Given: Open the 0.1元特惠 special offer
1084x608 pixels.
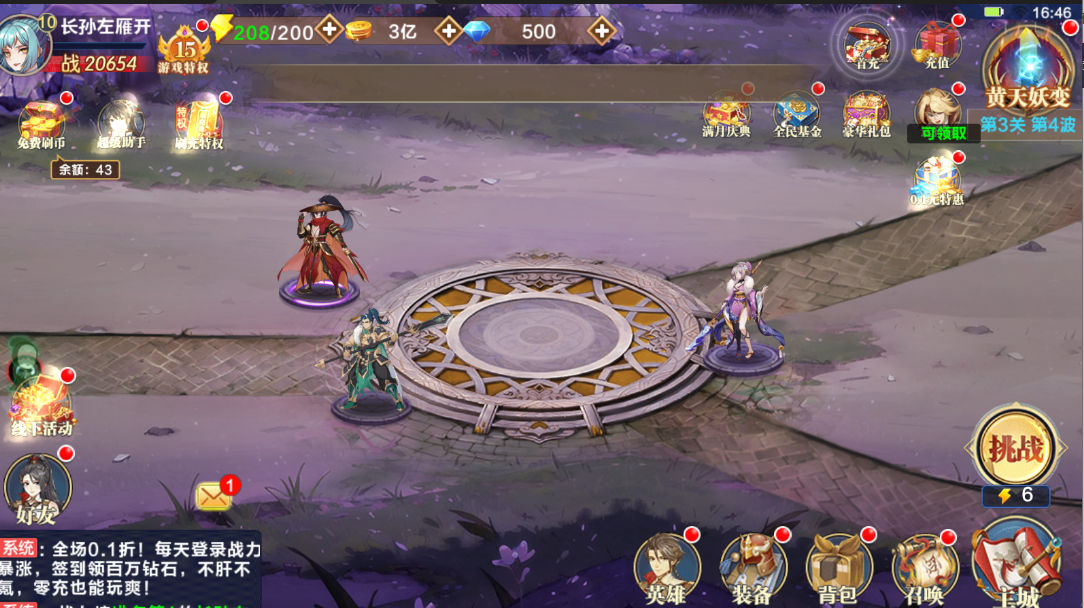Looking at the screenshot, I should 936,182.
